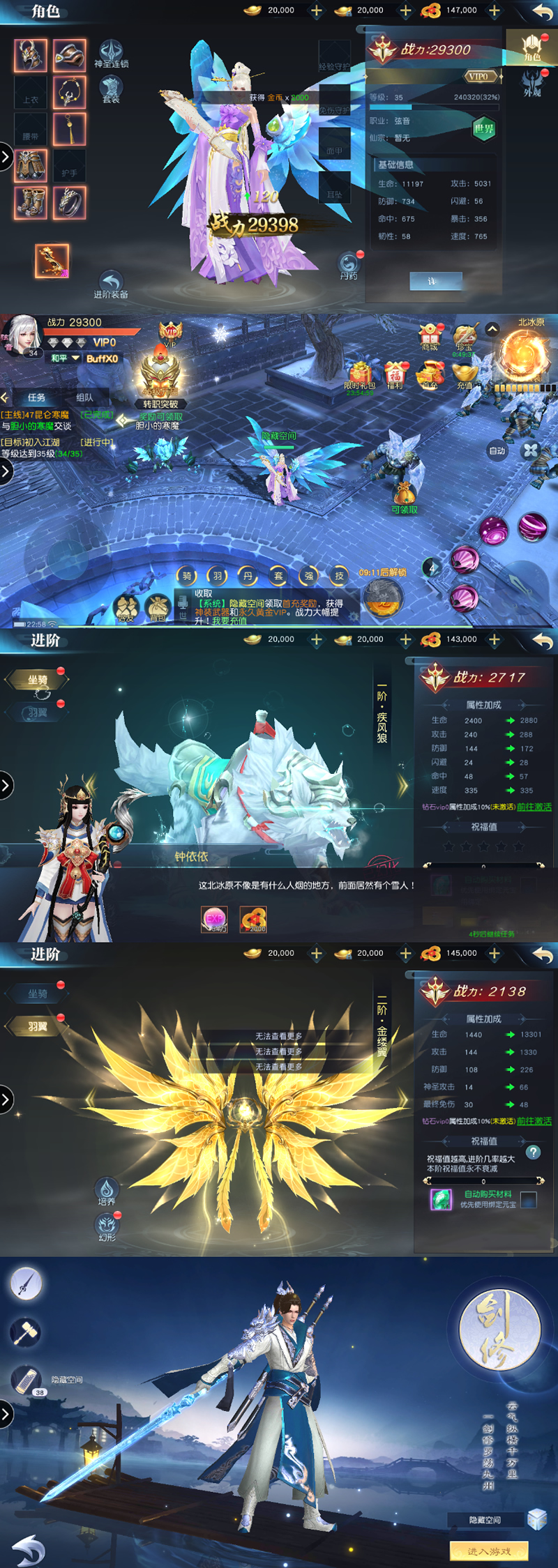Switch to the 外观 appearance tab

[x=532, y=83]
